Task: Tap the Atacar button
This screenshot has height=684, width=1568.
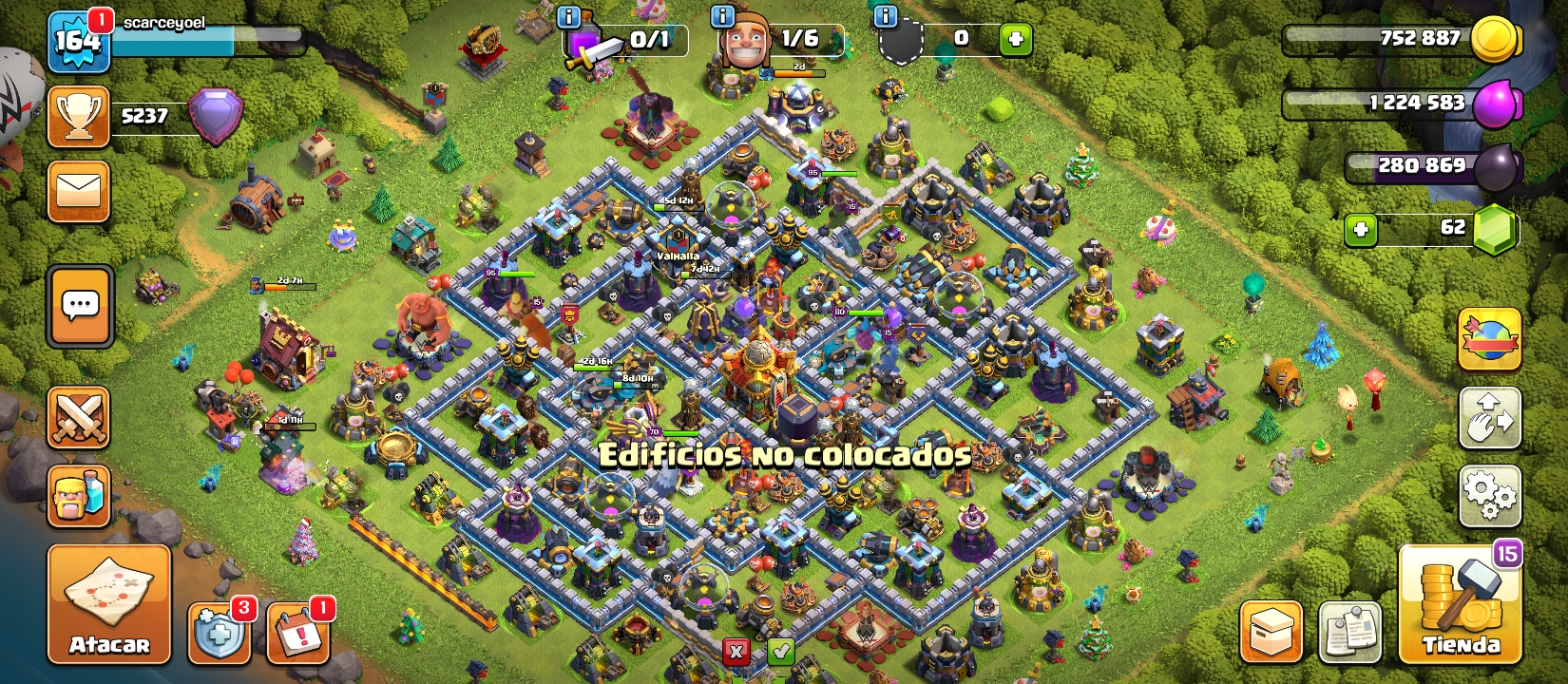Action: 107,603
